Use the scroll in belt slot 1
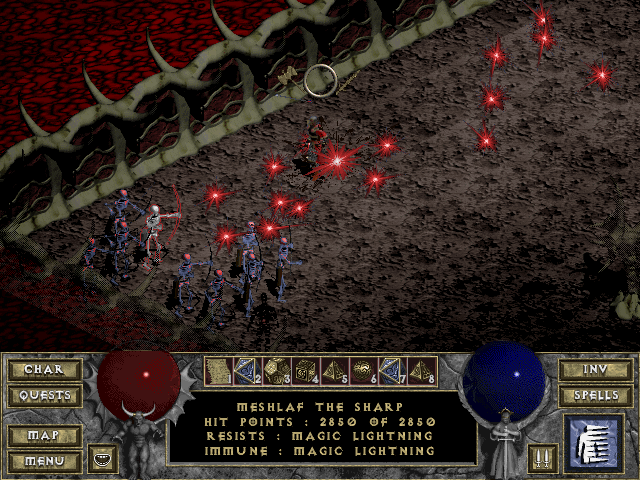640x480 pixels. point(217,372)
